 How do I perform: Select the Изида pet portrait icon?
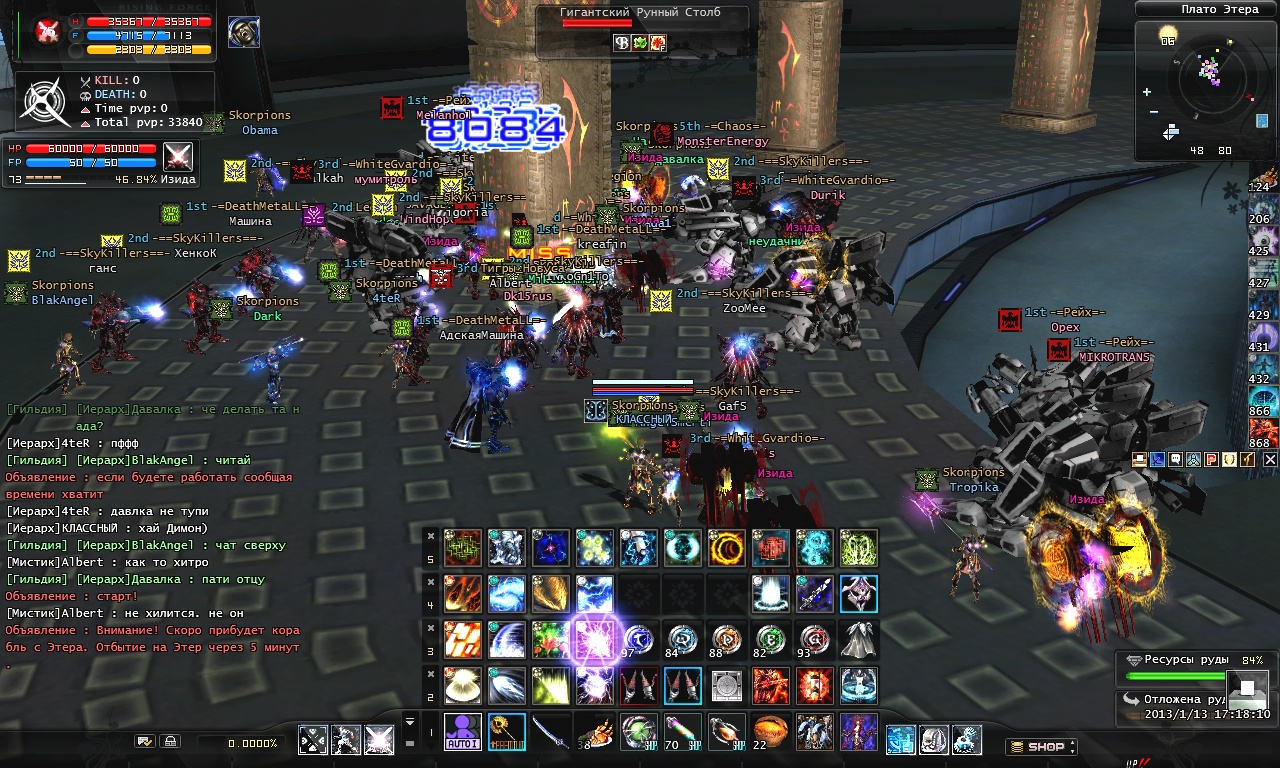click(178, 157)
